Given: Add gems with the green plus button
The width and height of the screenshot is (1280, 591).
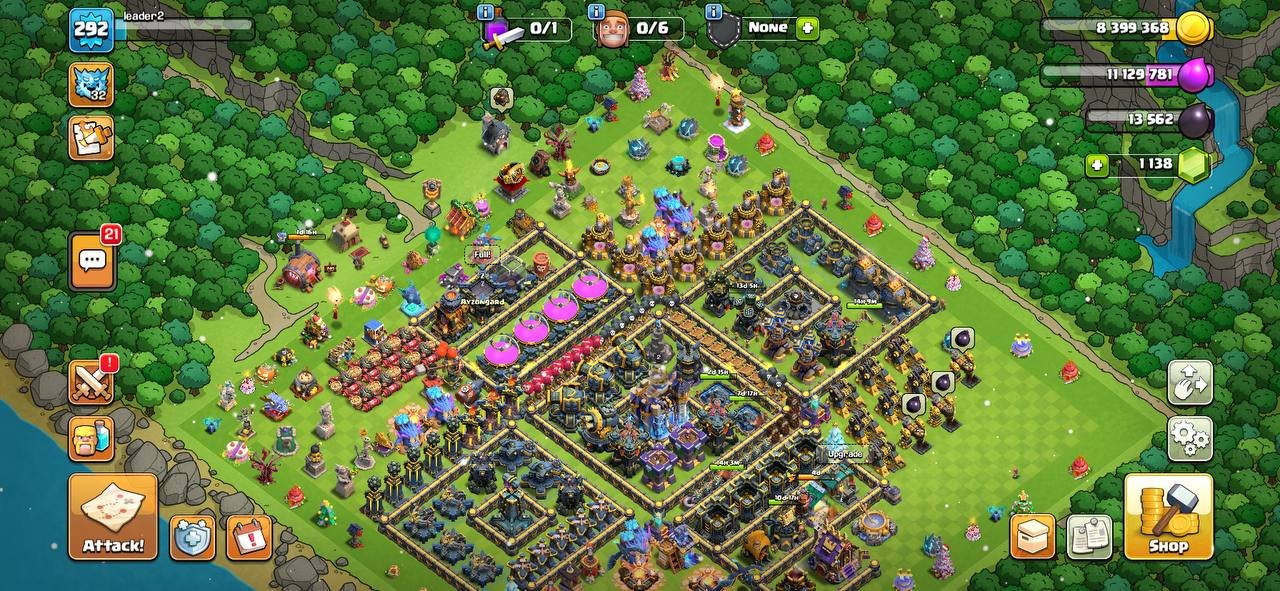Looking at the screenshot, I should [1098, 165].
